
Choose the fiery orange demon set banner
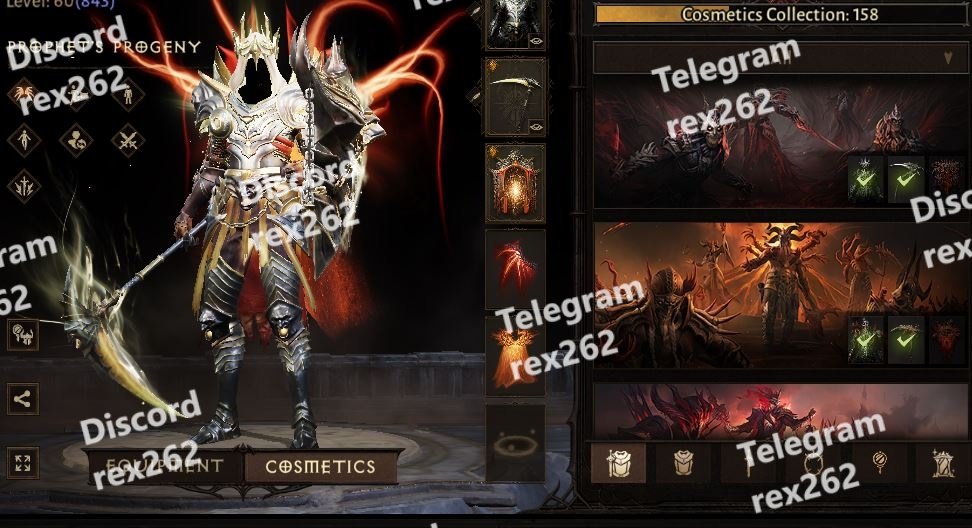click(x=720, y=295)
